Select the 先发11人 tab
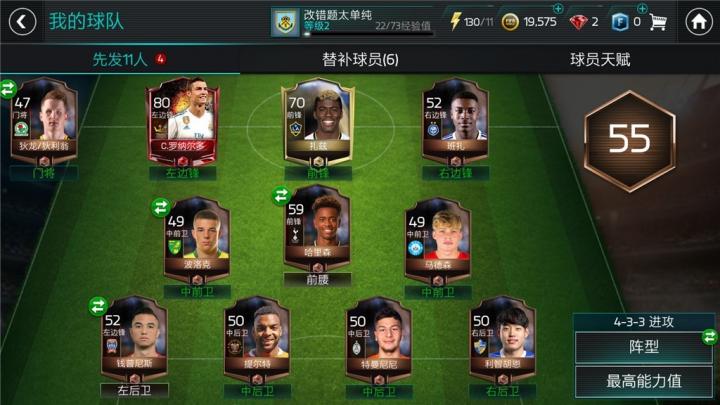This screenshot has width=720, height=405. [120, 60]
